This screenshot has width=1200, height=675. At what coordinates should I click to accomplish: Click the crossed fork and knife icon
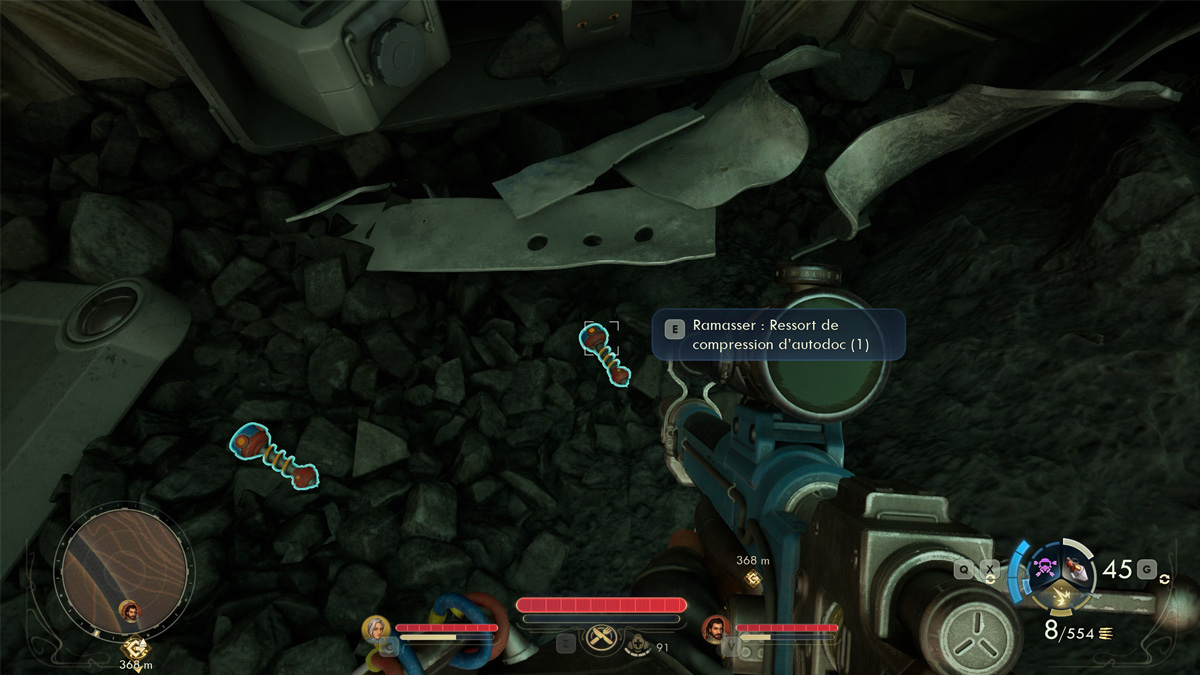601,637
